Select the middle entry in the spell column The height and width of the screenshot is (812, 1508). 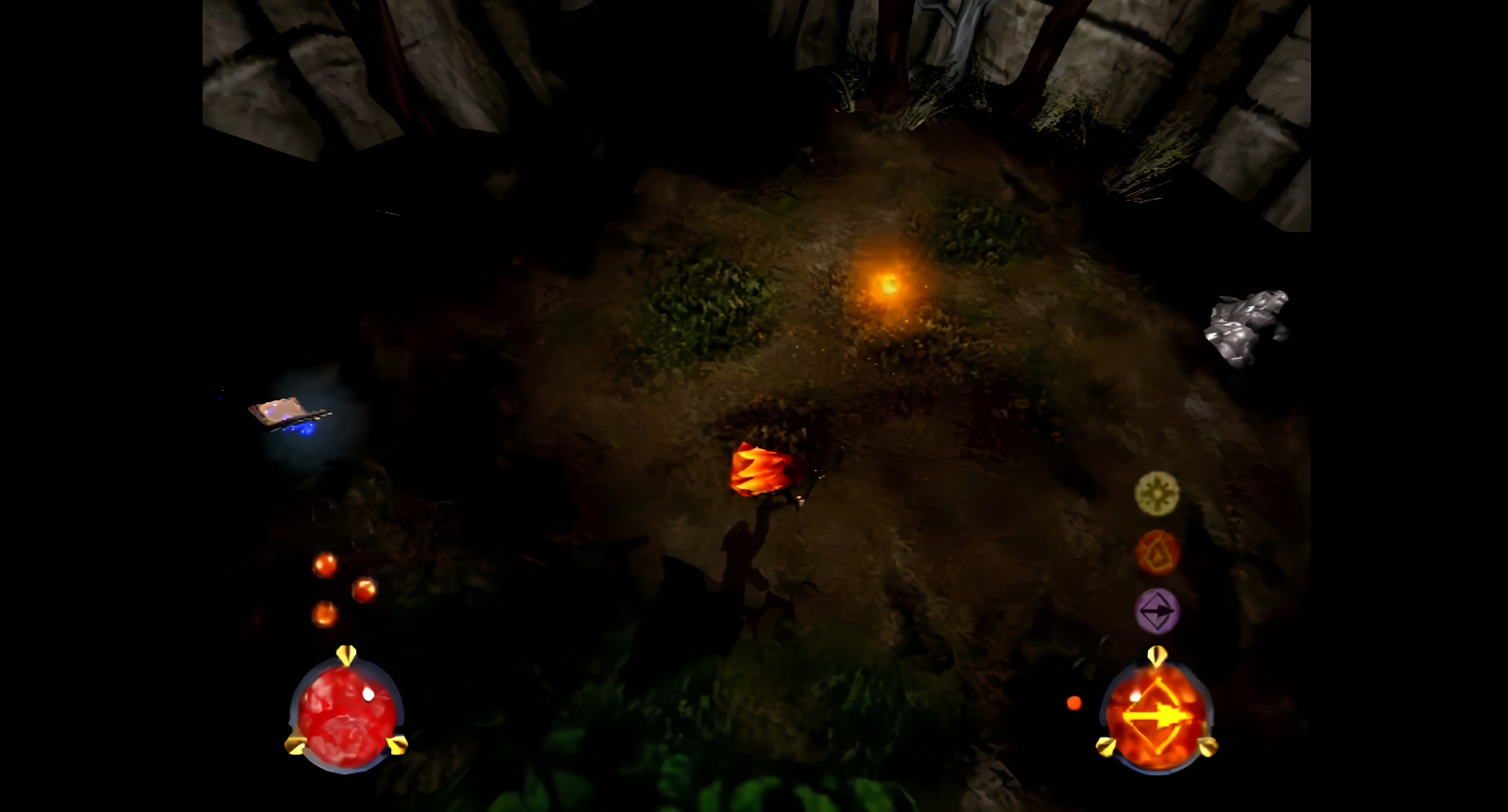coord(1157,552)
